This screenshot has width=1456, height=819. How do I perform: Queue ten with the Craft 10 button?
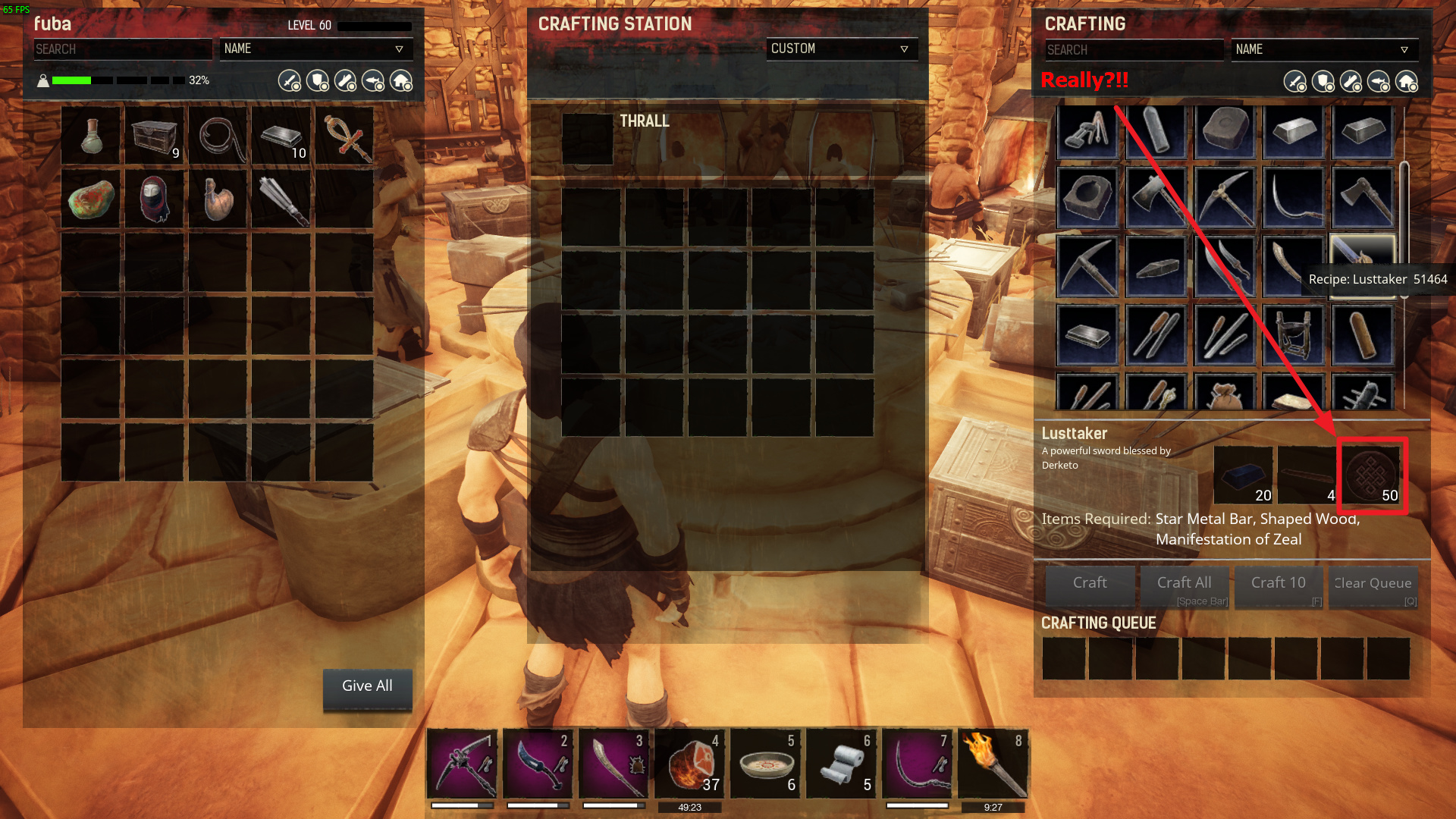pyautogui.click(x=1279, y=584)
